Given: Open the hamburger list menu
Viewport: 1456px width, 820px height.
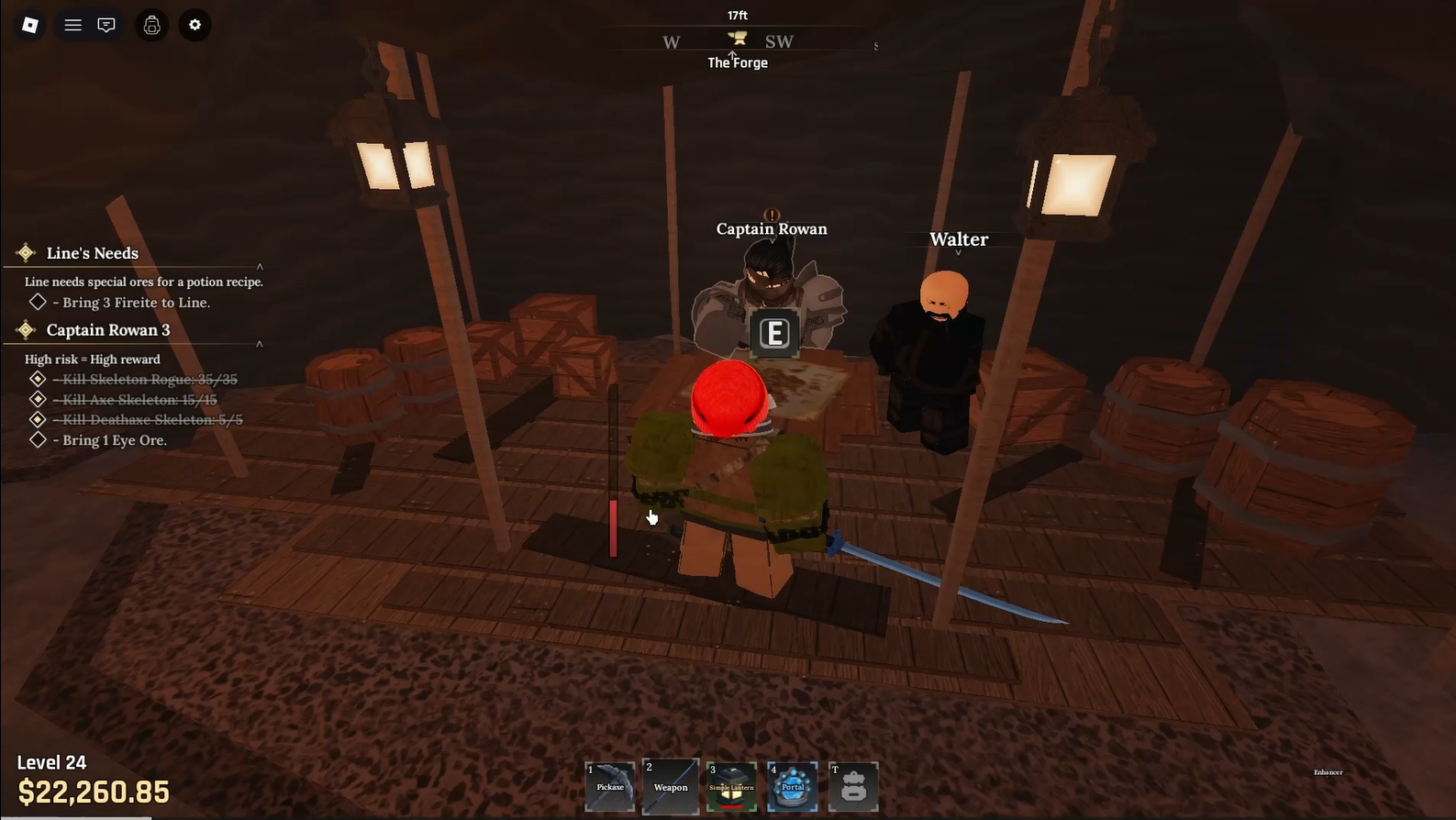Looking at the screenshot, I should pos(73,25).
